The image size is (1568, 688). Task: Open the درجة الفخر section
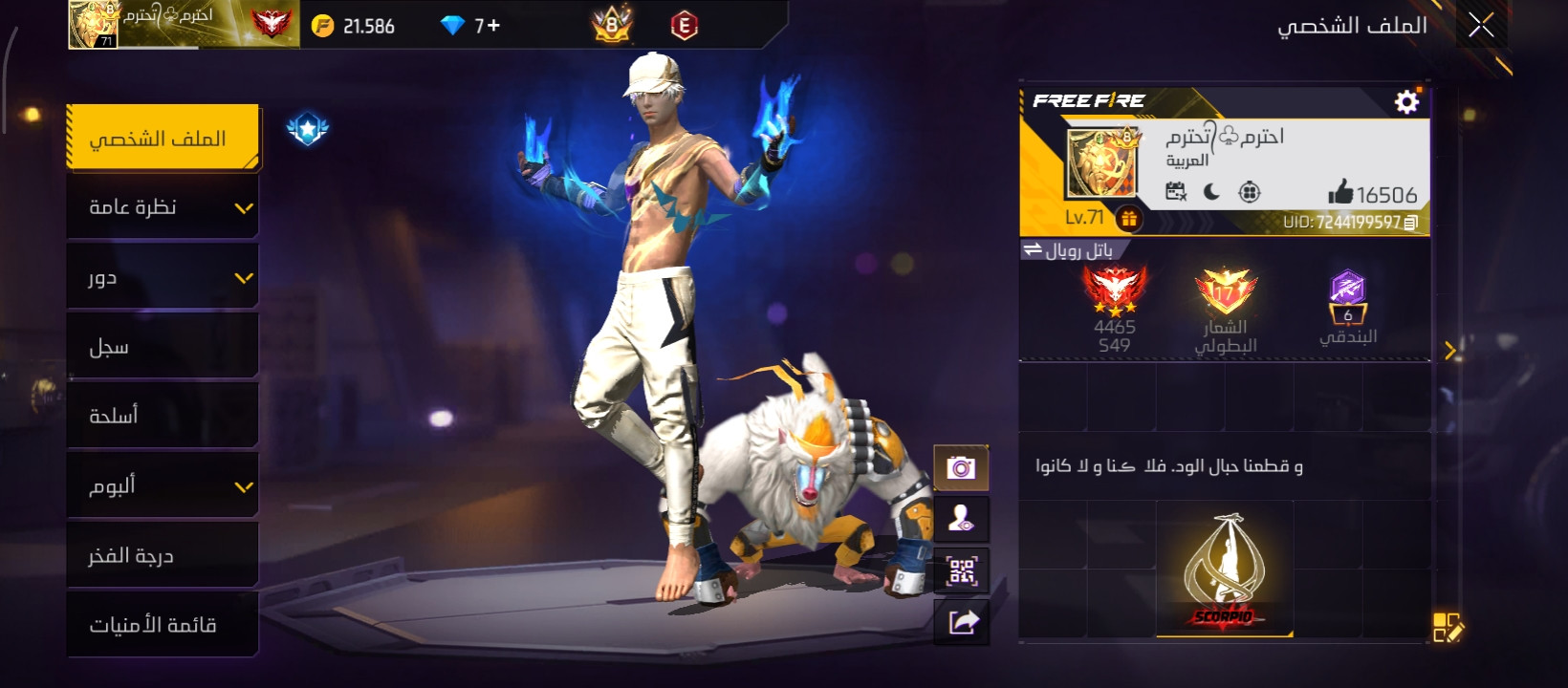[x=163, y=556]
